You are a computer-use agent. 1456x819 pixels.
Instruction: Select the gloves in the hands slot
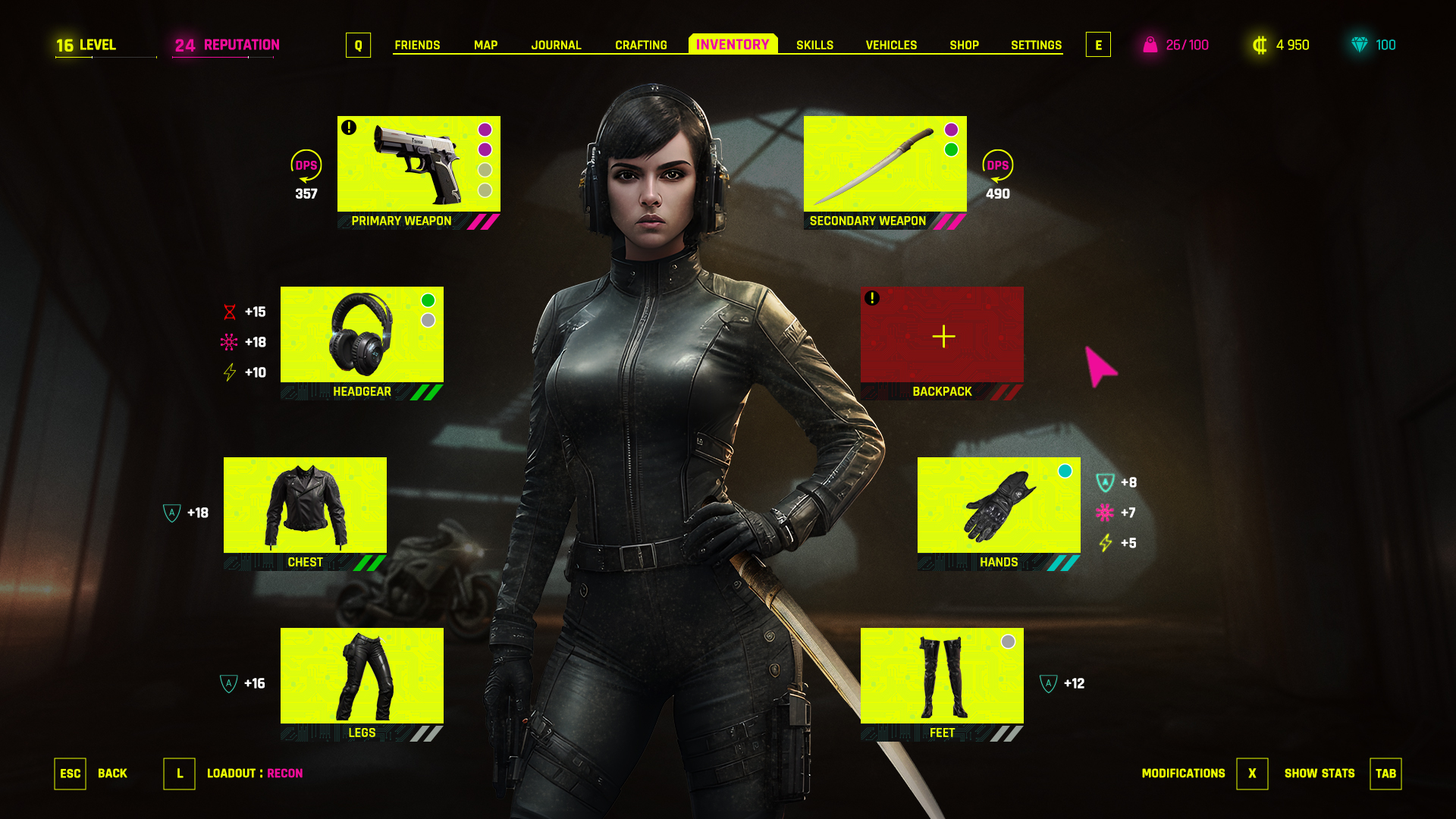(x=999, y=506)
